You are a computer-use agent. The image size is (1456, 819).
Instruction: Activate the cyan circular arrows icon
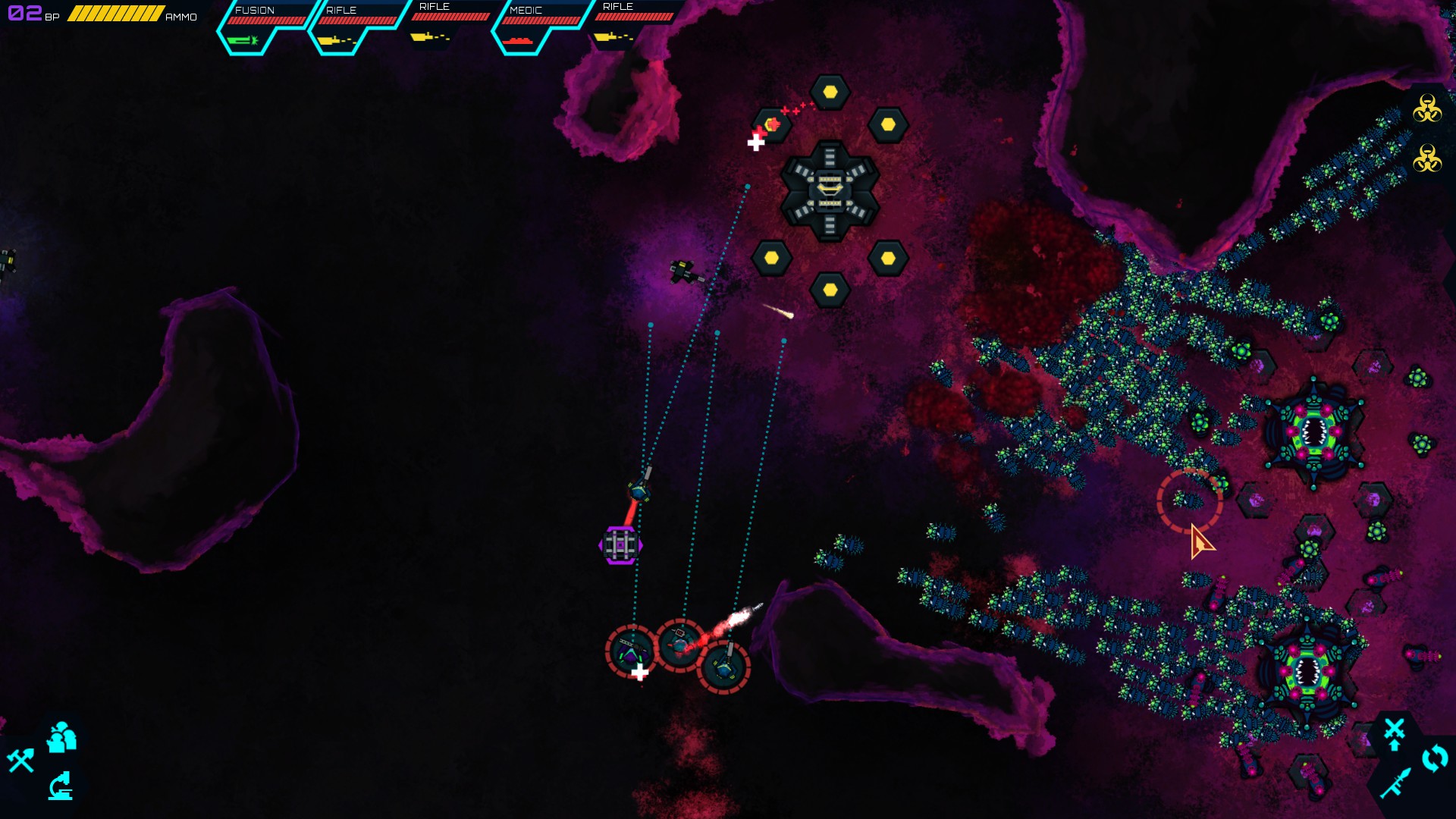click(x=1435, y=758)
